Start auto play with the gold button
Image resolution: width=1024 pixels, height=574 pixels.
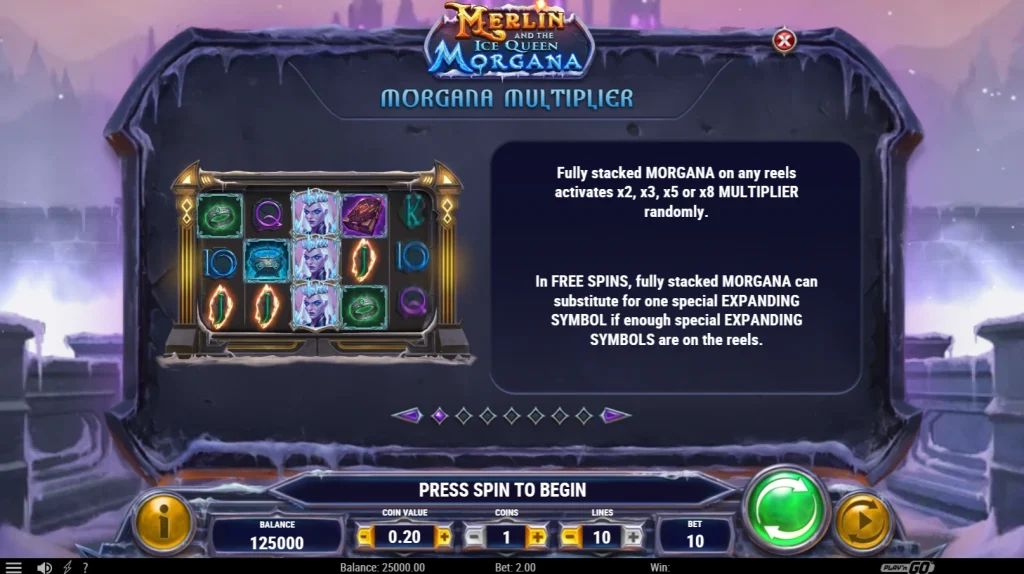click(x=862, y=522)
